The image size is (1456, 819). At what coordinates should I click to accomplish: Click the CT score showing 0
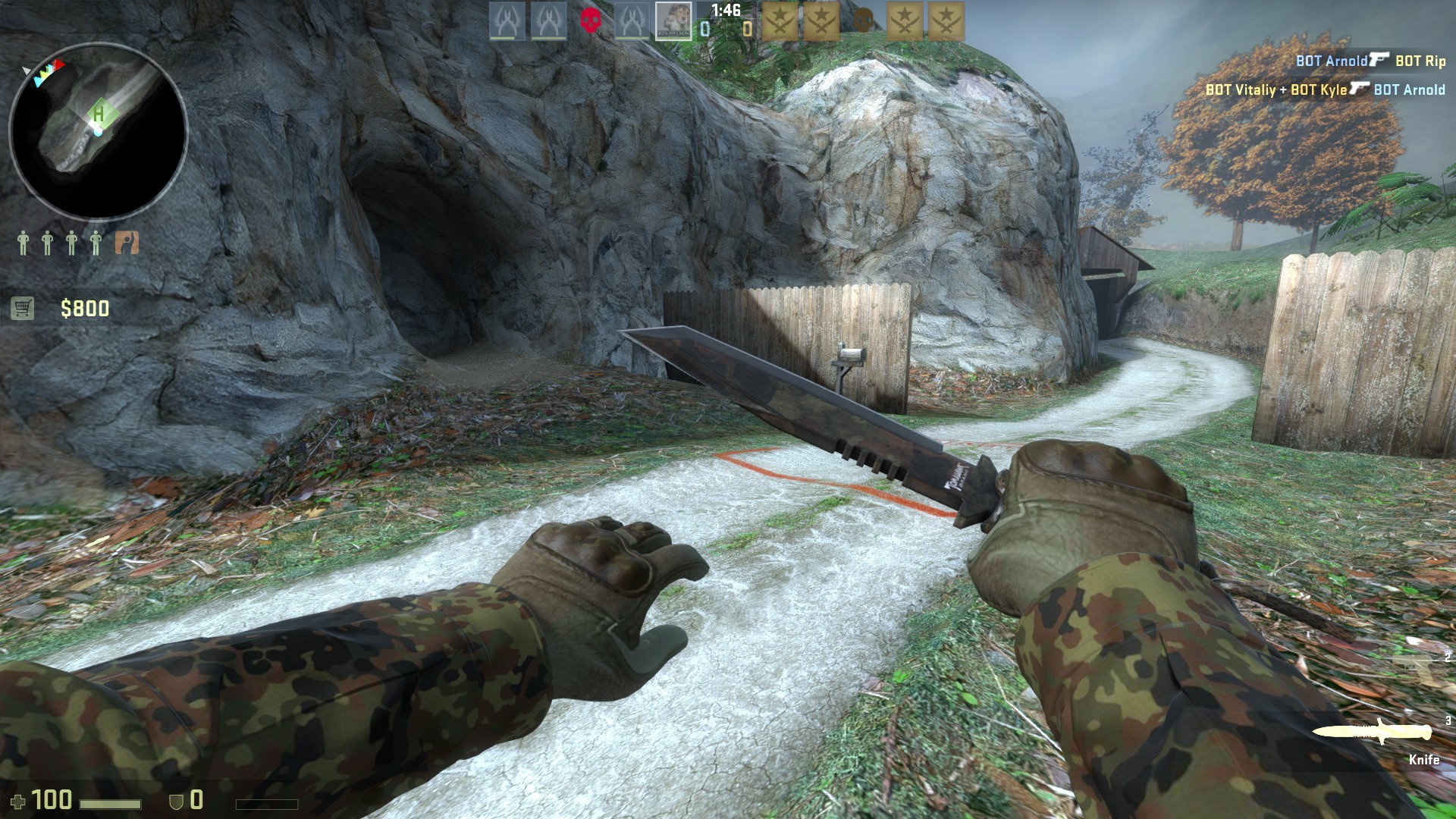click(704, 29)
